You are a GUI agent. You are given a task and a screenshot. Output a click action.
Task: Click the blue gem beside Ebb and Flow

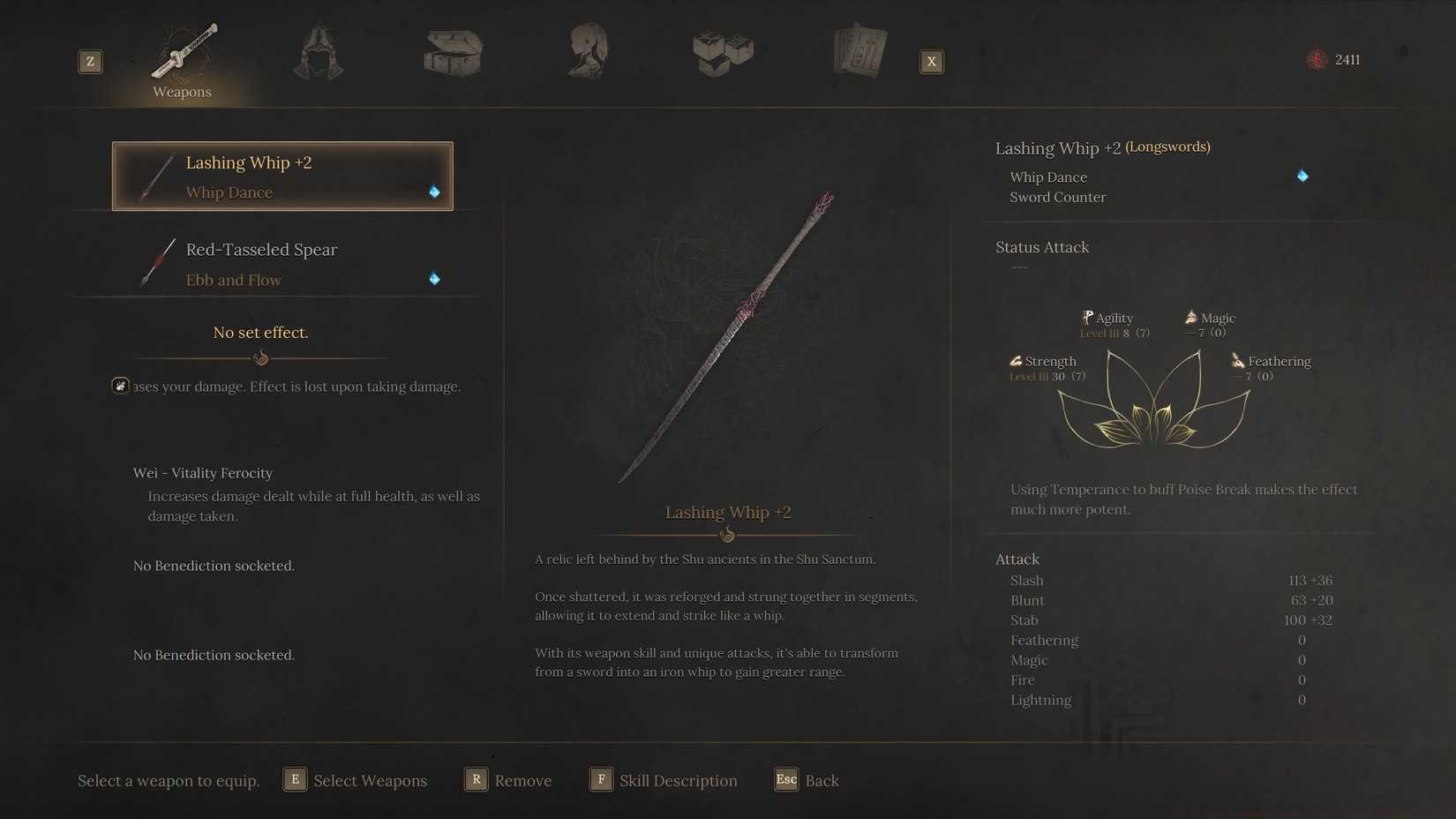pos(433,279)
